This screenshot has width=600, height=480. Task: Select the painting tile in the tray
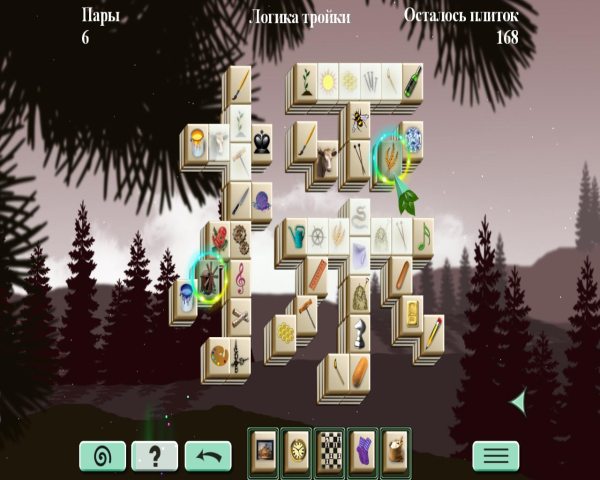[x=265, y=445]
